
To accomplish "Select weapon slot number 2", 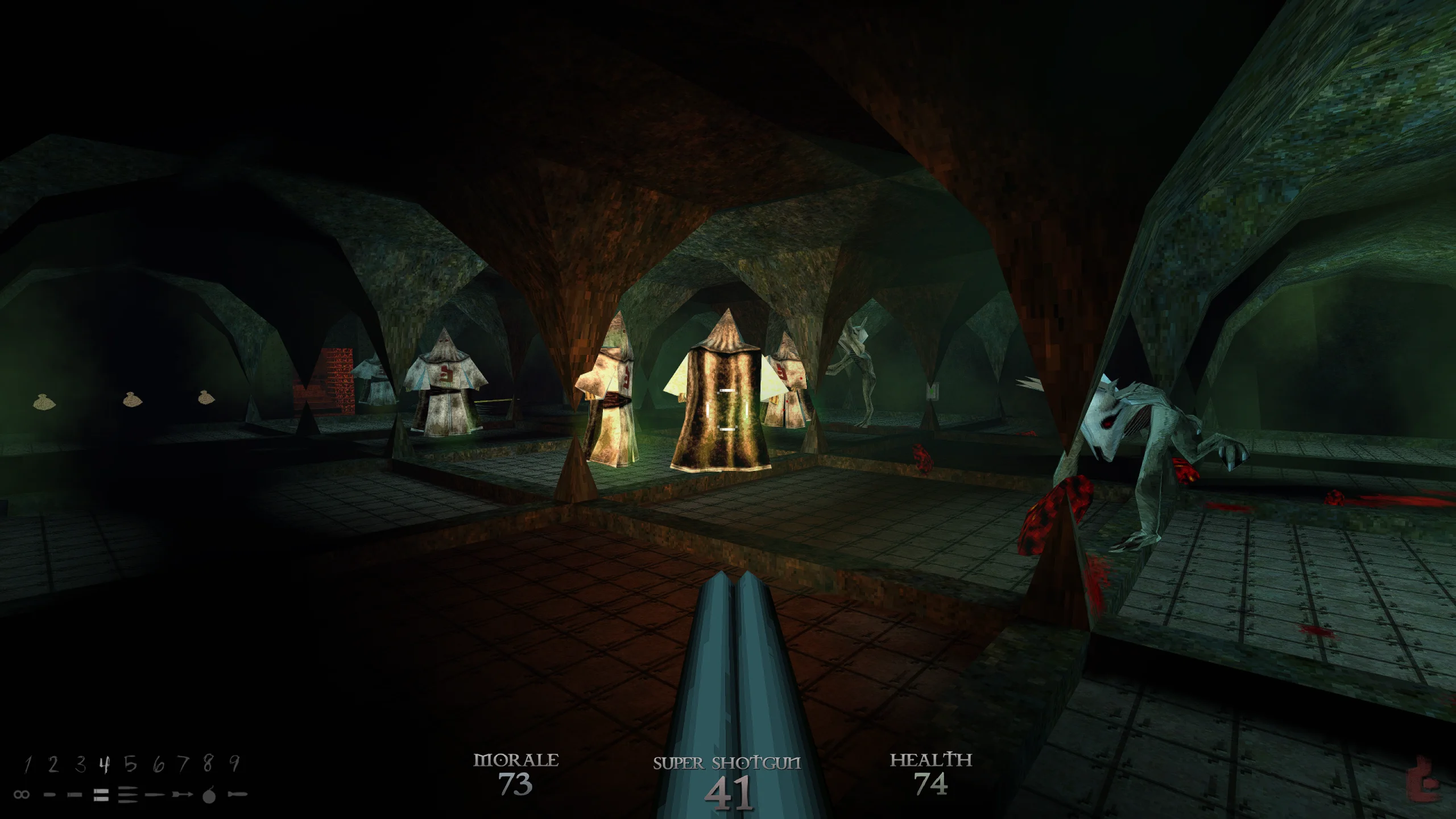I will 53,765.
